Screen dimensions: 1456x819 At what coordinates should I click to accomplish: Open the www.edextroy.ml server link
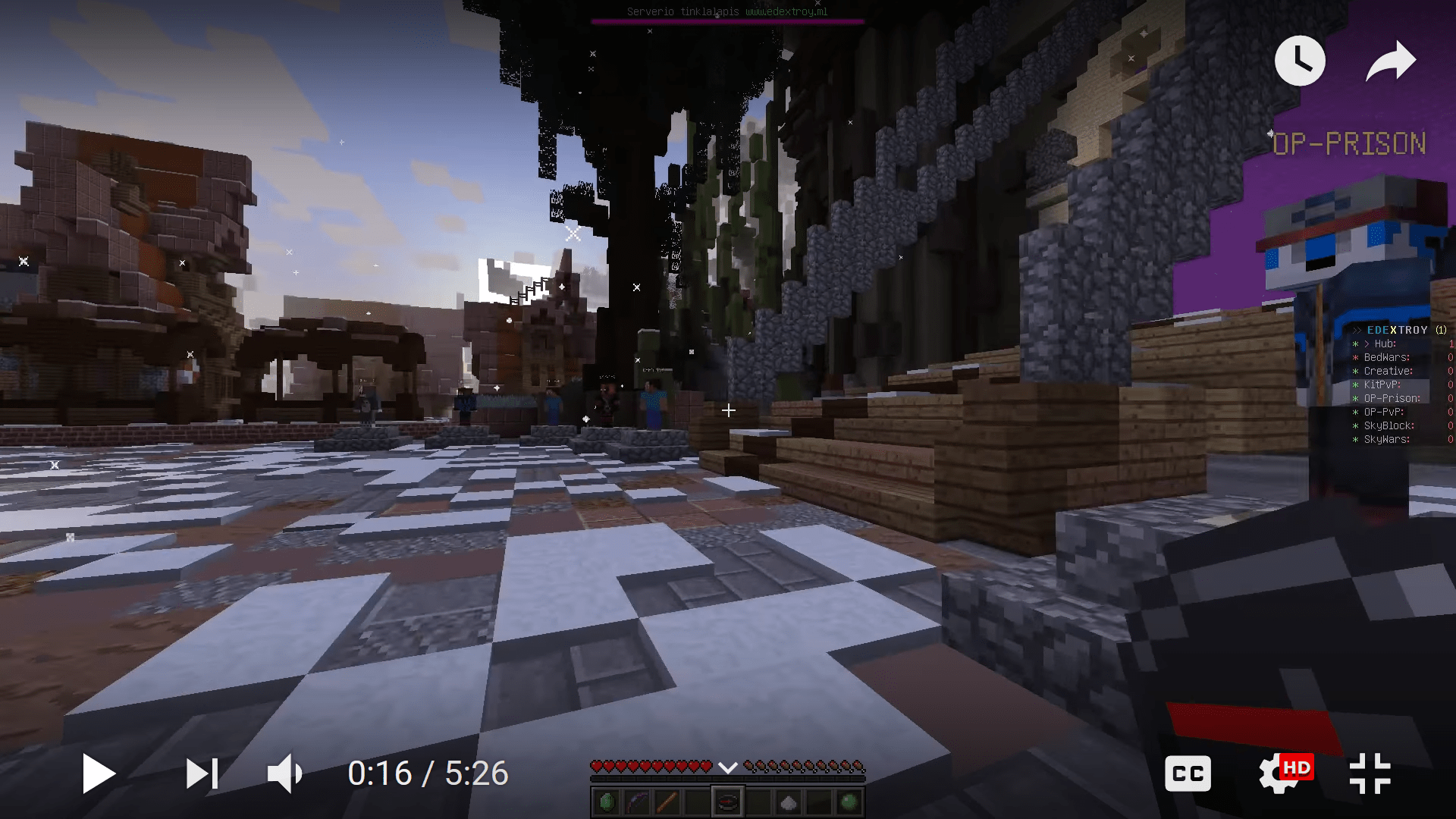[x=785, y=11]
